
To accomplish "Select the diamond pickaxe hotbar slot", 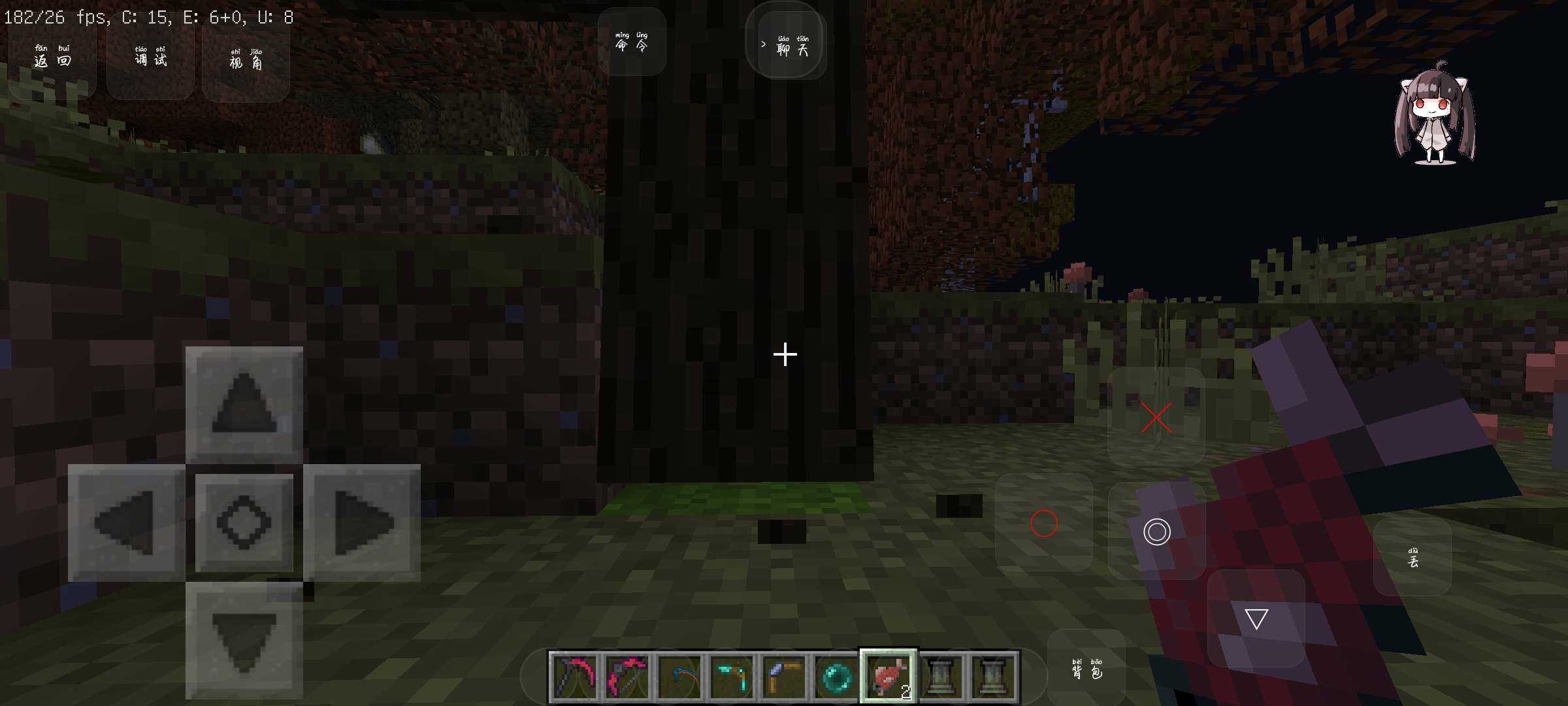I will [x=731, y=677].
